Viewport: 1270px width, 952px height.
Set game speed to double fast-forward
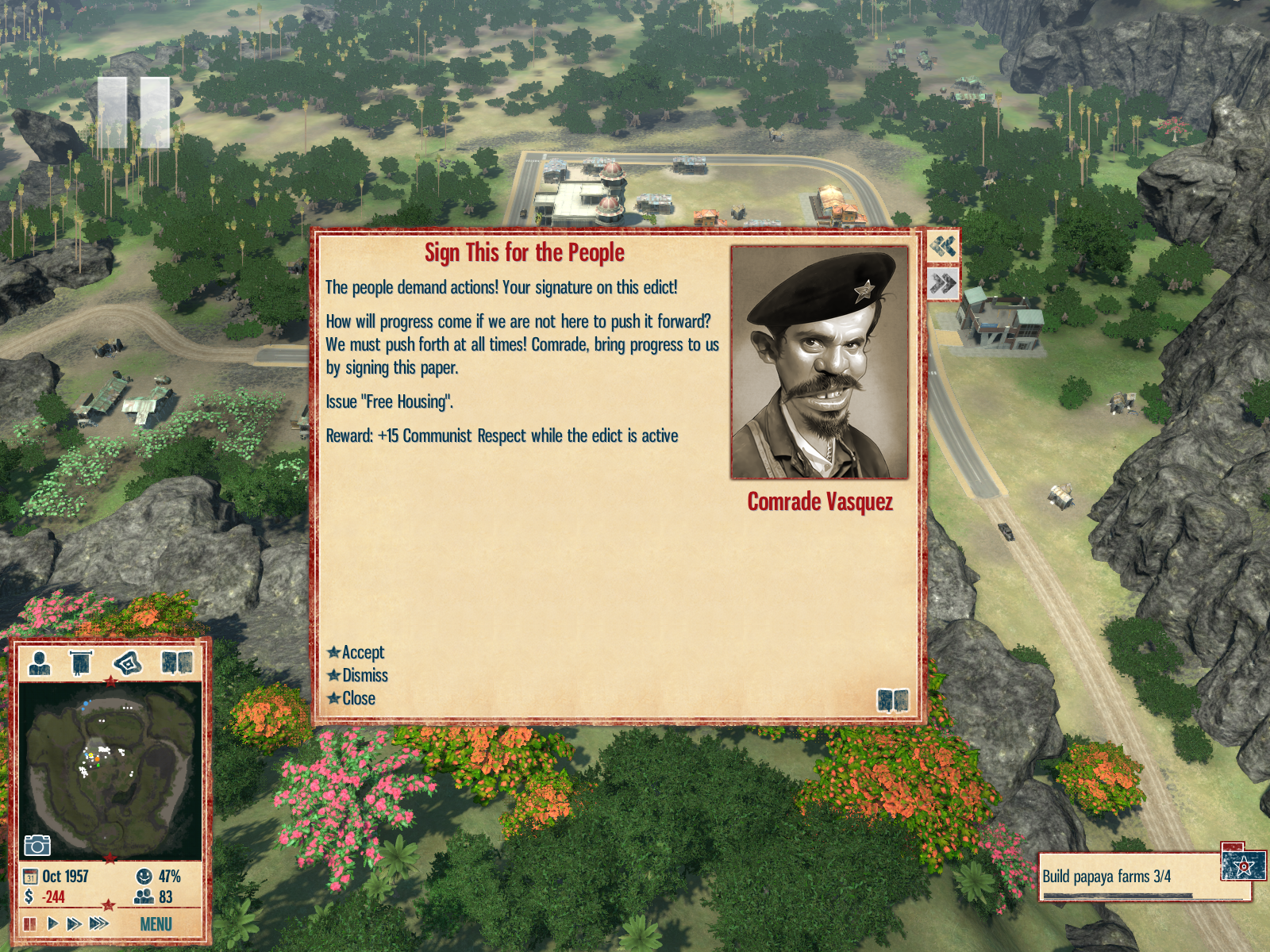pyautogui.click(x=74, y=923)
